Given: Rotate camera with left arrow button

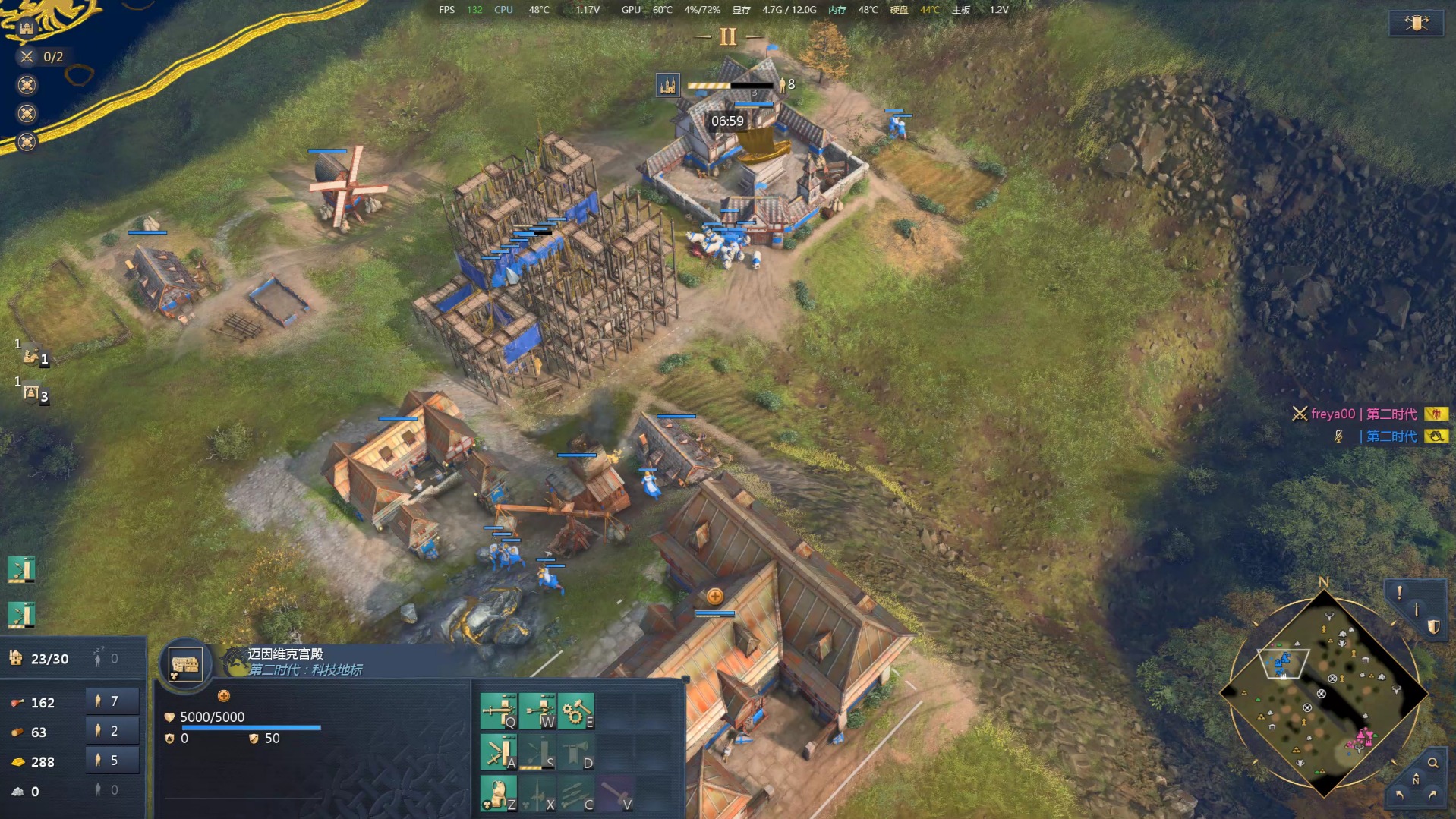Looking at the screenshot, I should [1399, 795].
